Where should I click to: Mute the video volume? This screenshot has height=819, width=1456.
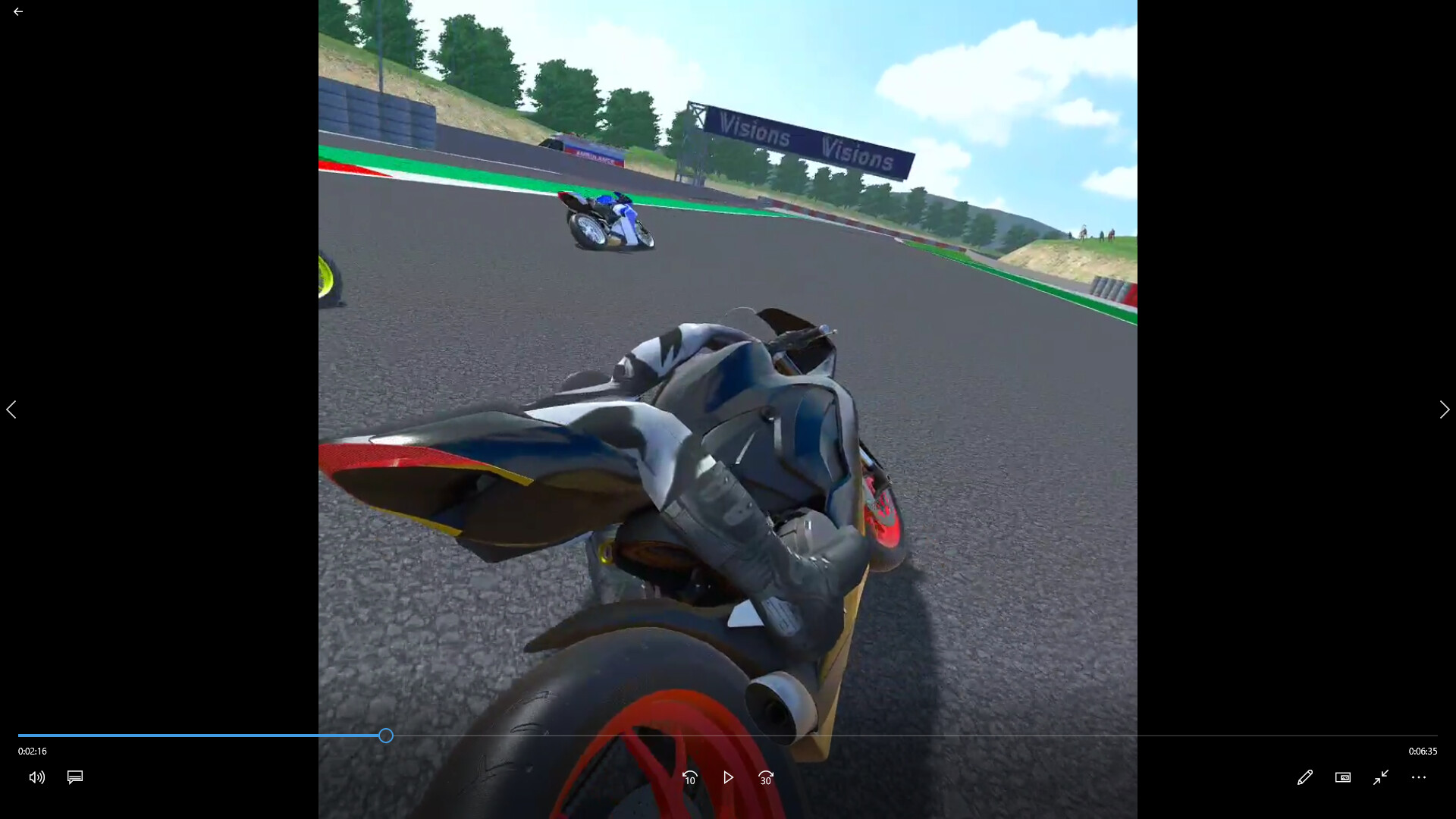click(36, 777)
